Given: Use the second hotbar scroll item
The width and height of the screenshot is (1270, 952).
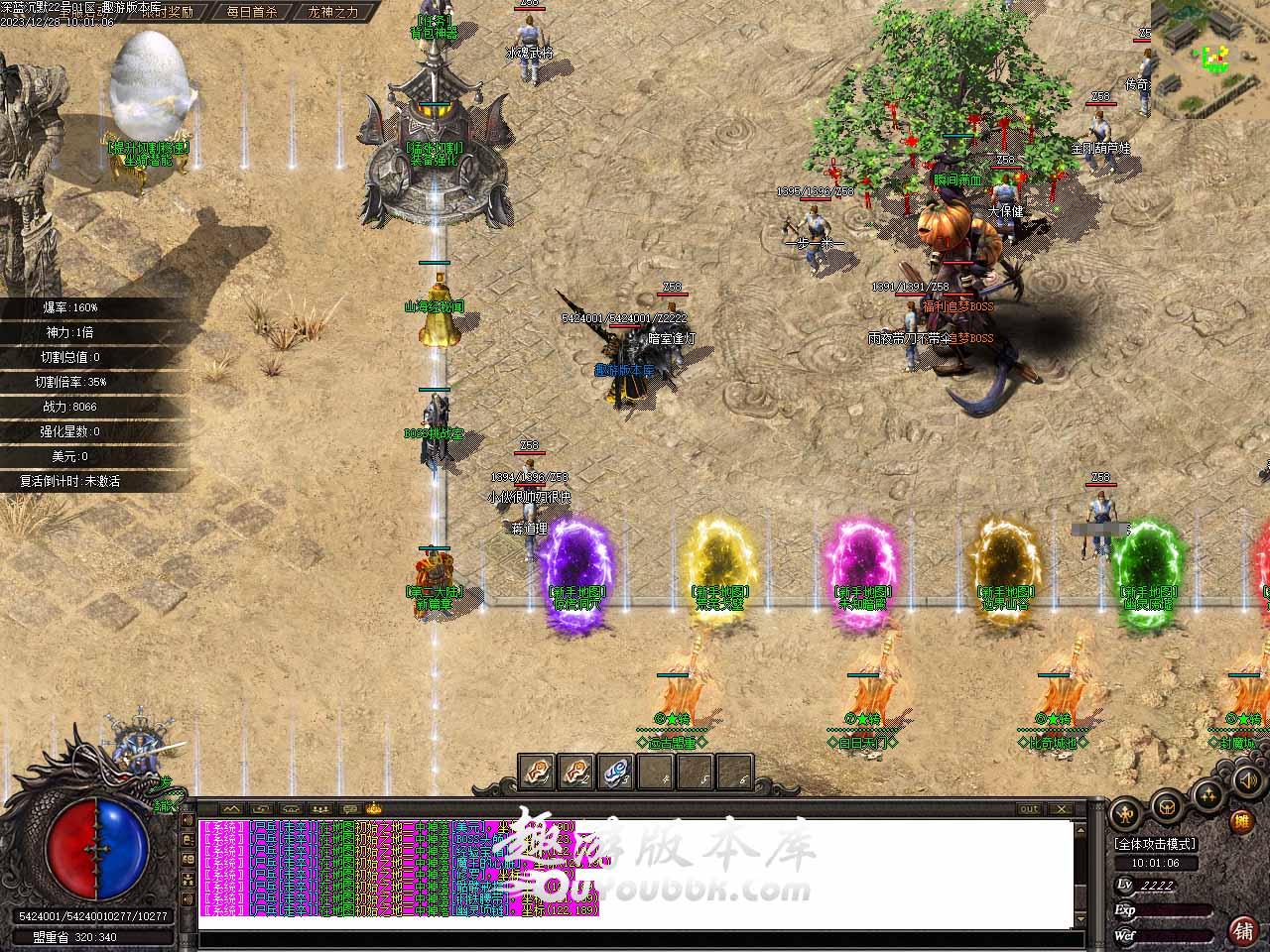Looking at the screenshot, I should point(576,770).
